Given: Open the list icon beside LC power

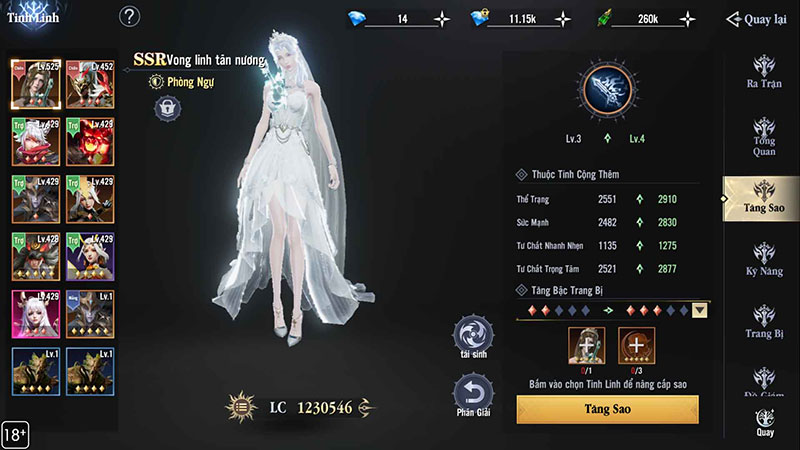Looking at the screenshot, I should click(x=239, y=407).
